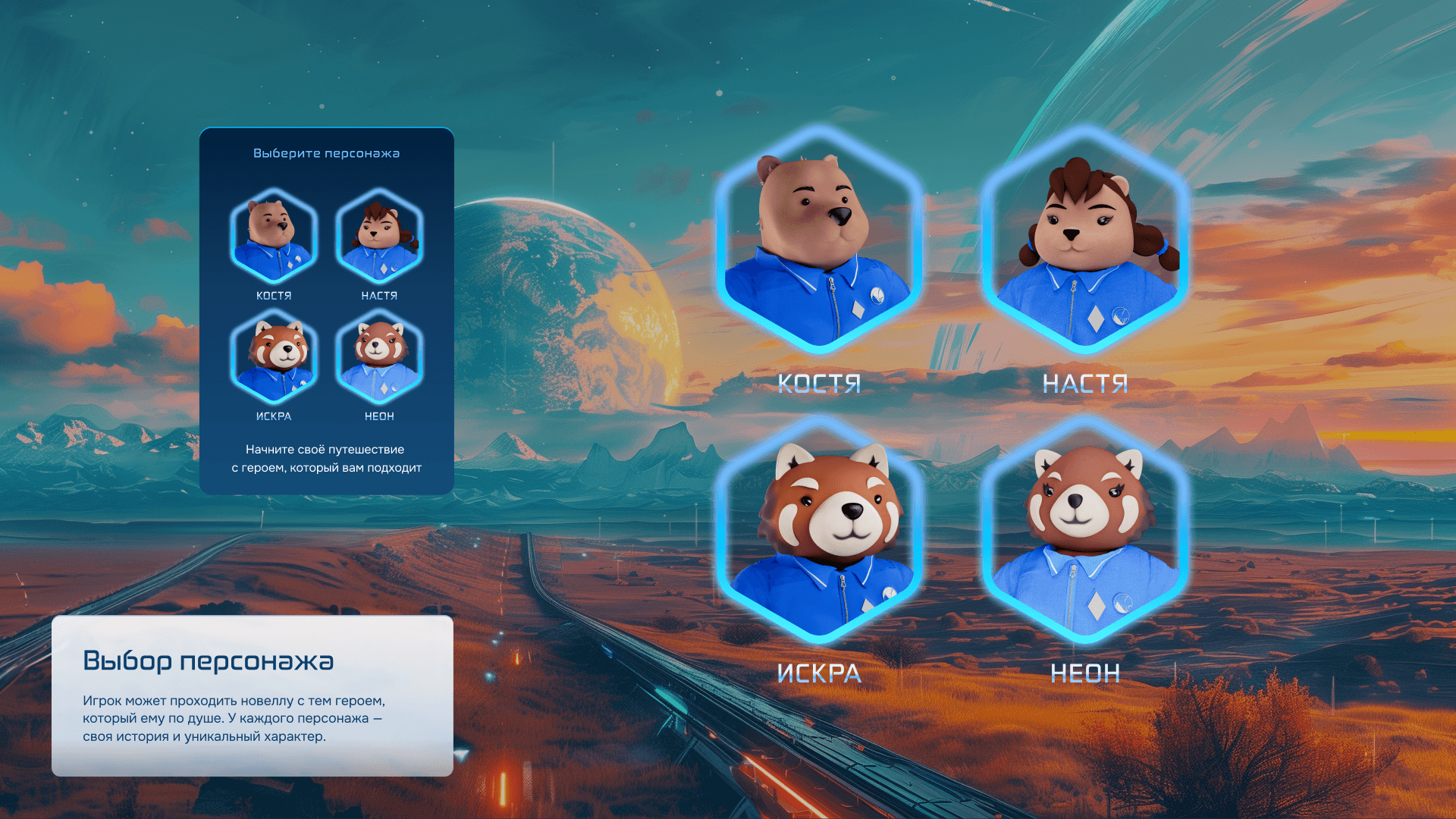The image size is (1456, 819).
Task: Select Неон in the small character panel
Action: (379, 357)
